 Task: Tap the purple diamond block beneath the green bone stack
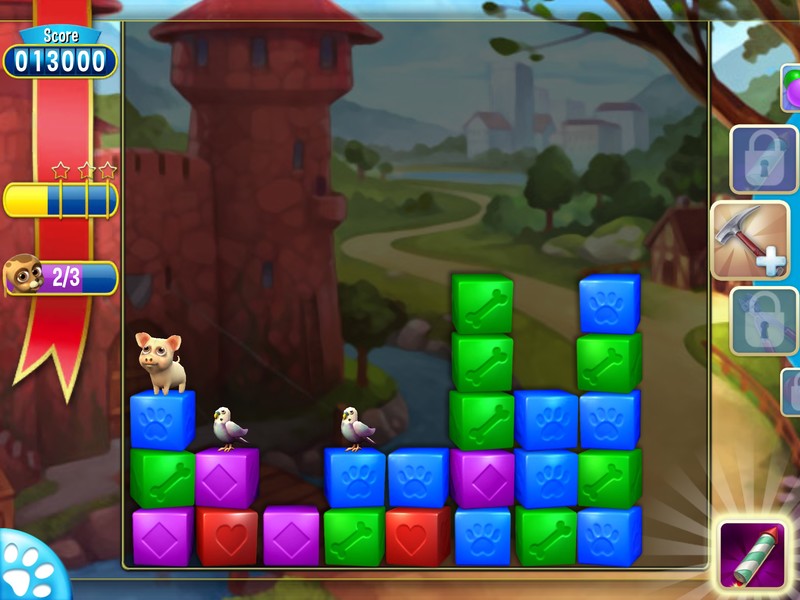pyautogui.click(x=482, y=477)
